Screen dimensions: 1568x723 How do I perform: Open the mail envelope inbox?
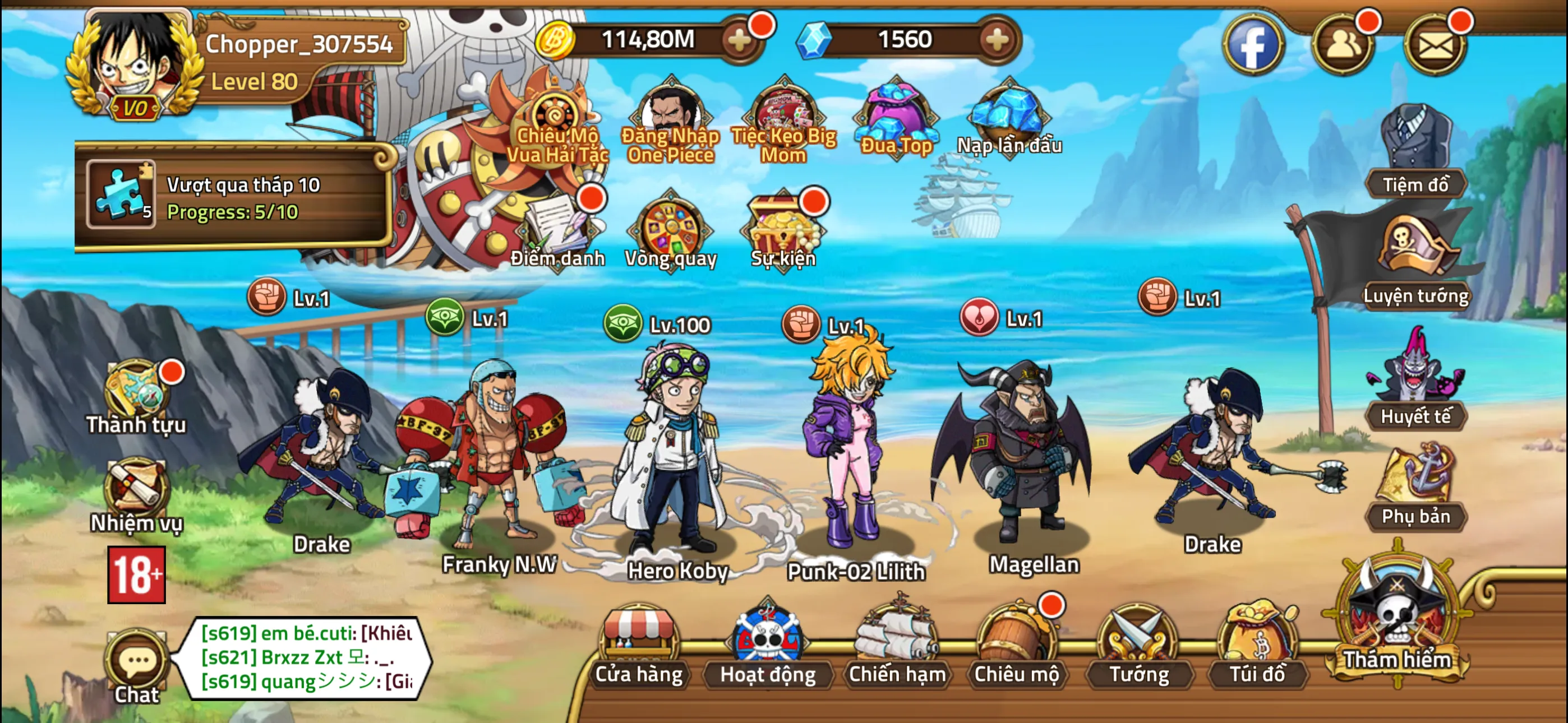tap(1435, 45)
